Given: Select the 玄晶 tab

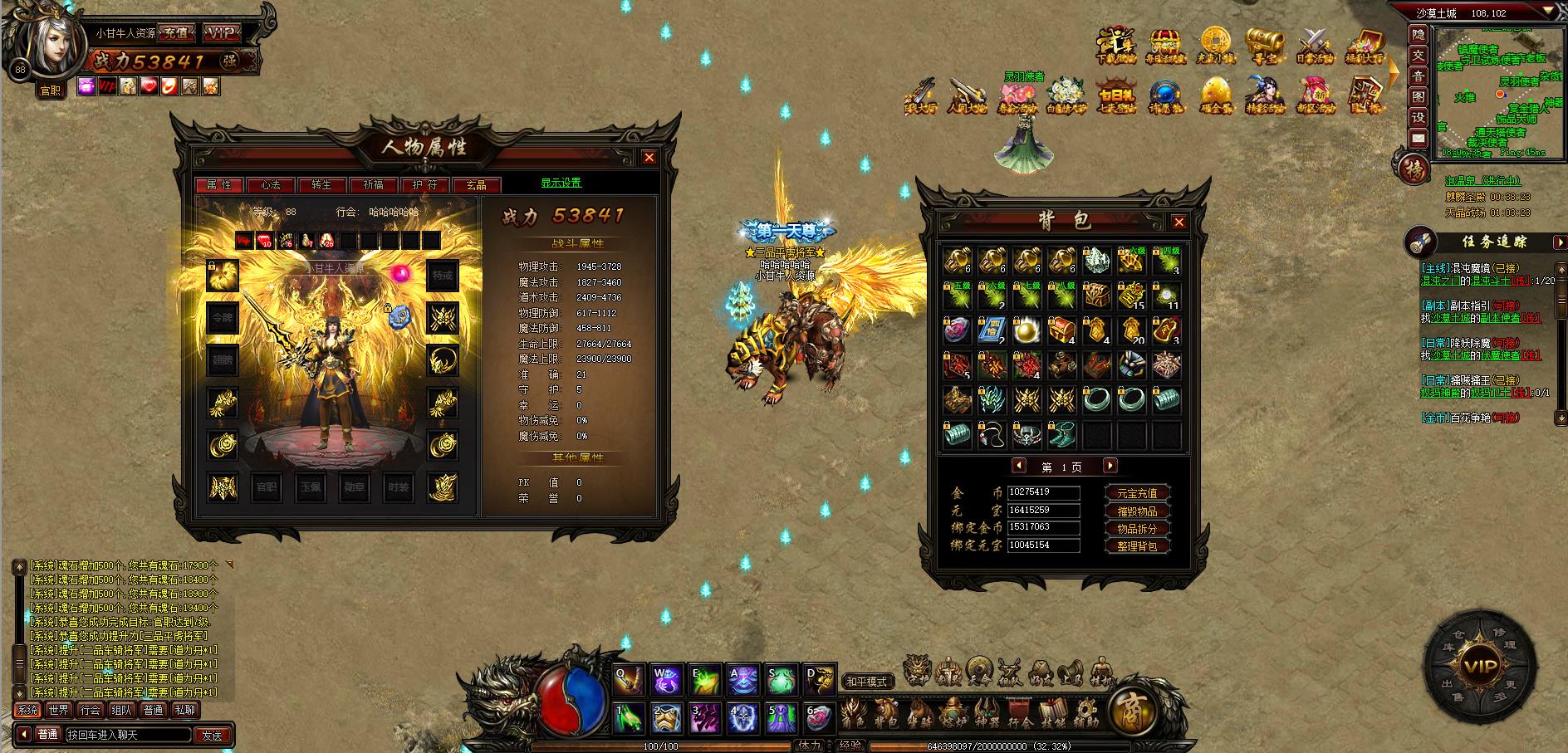Looking at the screenshot, I should click(476, 185).
